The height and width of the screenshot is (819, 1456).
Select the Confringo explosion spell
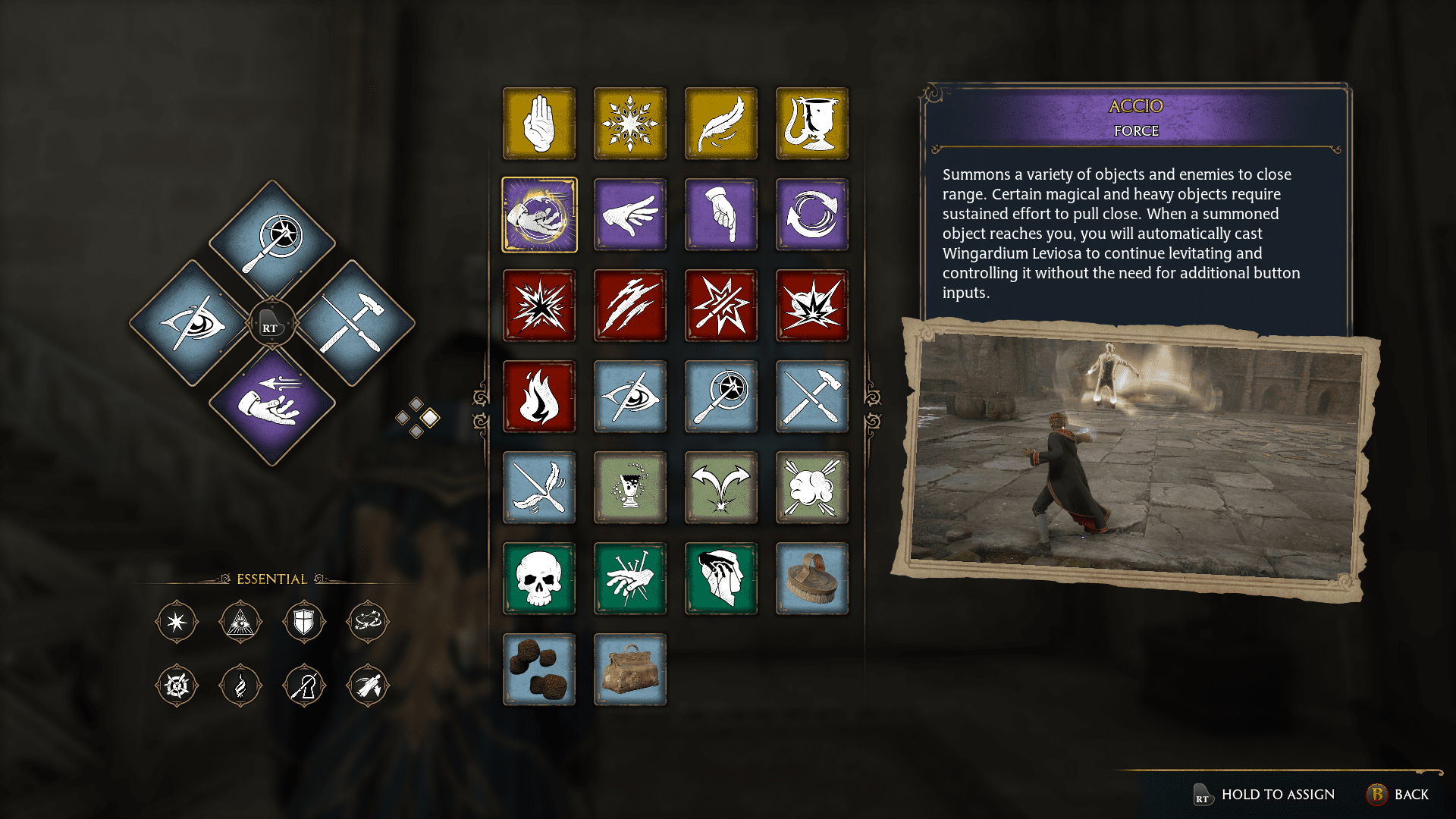point(539,306)
